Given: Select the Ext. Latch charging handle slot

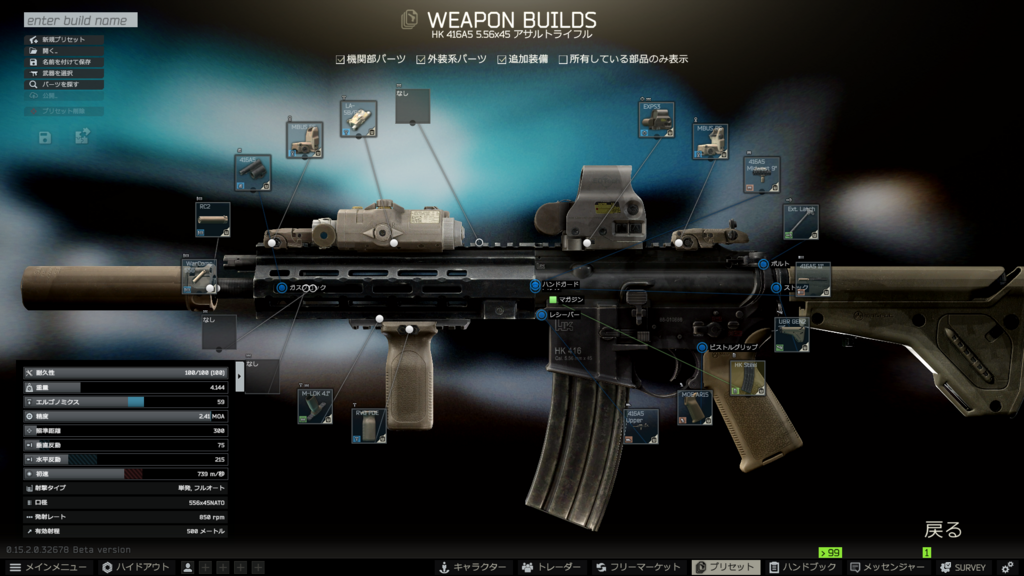Looking at the screenshot, I should (x=801, y=222).
